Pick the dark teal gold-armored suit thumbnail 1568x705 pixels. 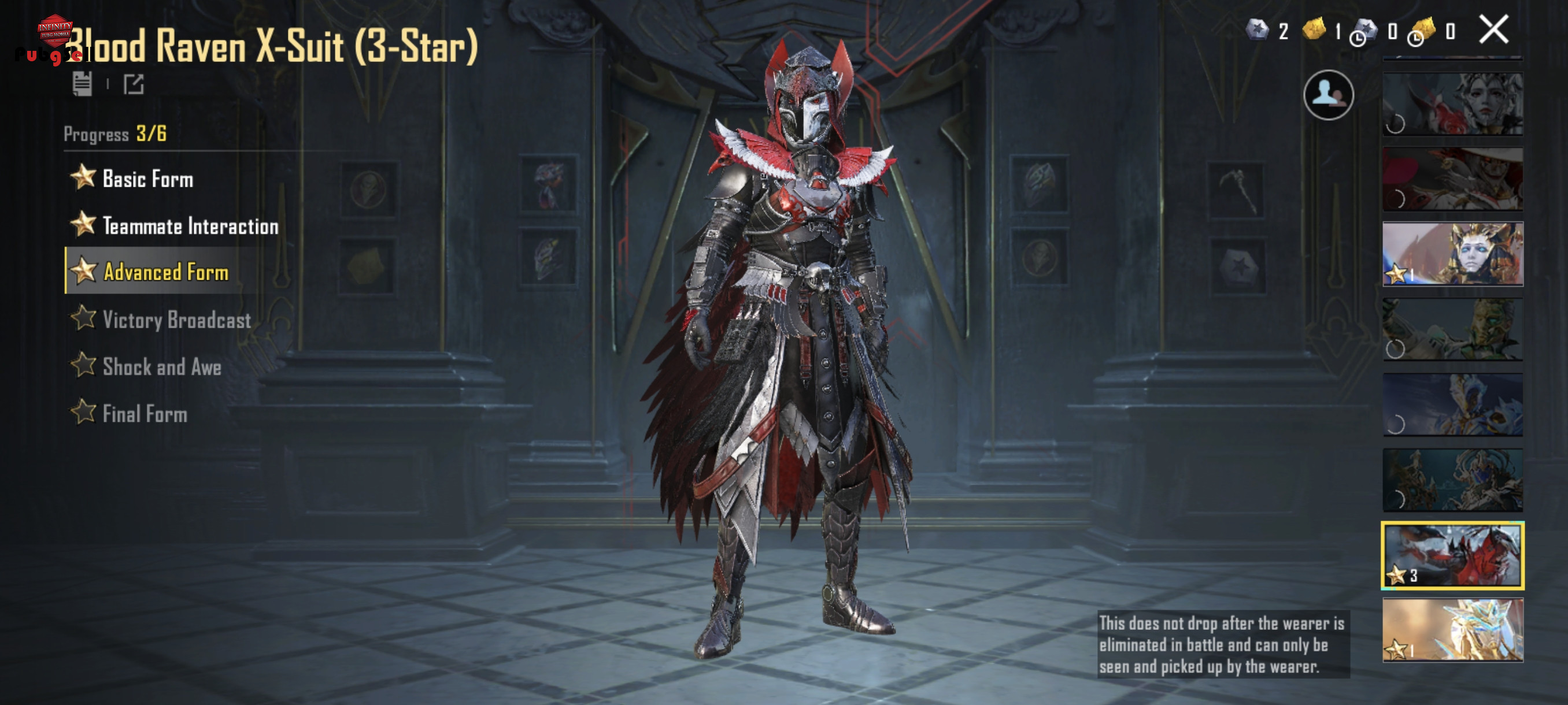1452,480
